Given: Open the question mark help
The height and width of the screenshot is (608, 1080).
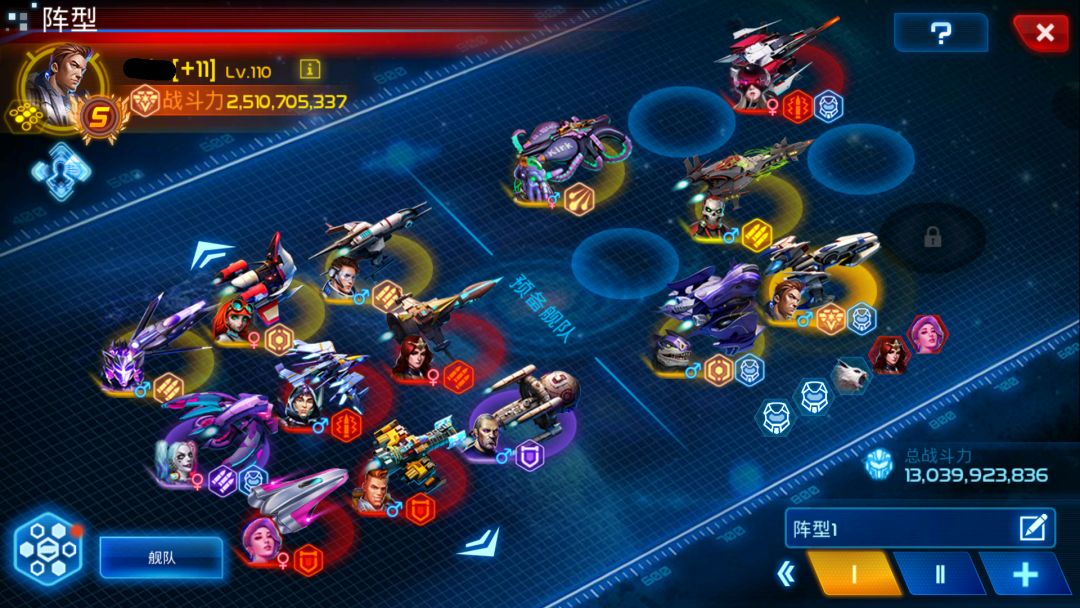Looking at the screenshot, I should click(x=940, y=33).
